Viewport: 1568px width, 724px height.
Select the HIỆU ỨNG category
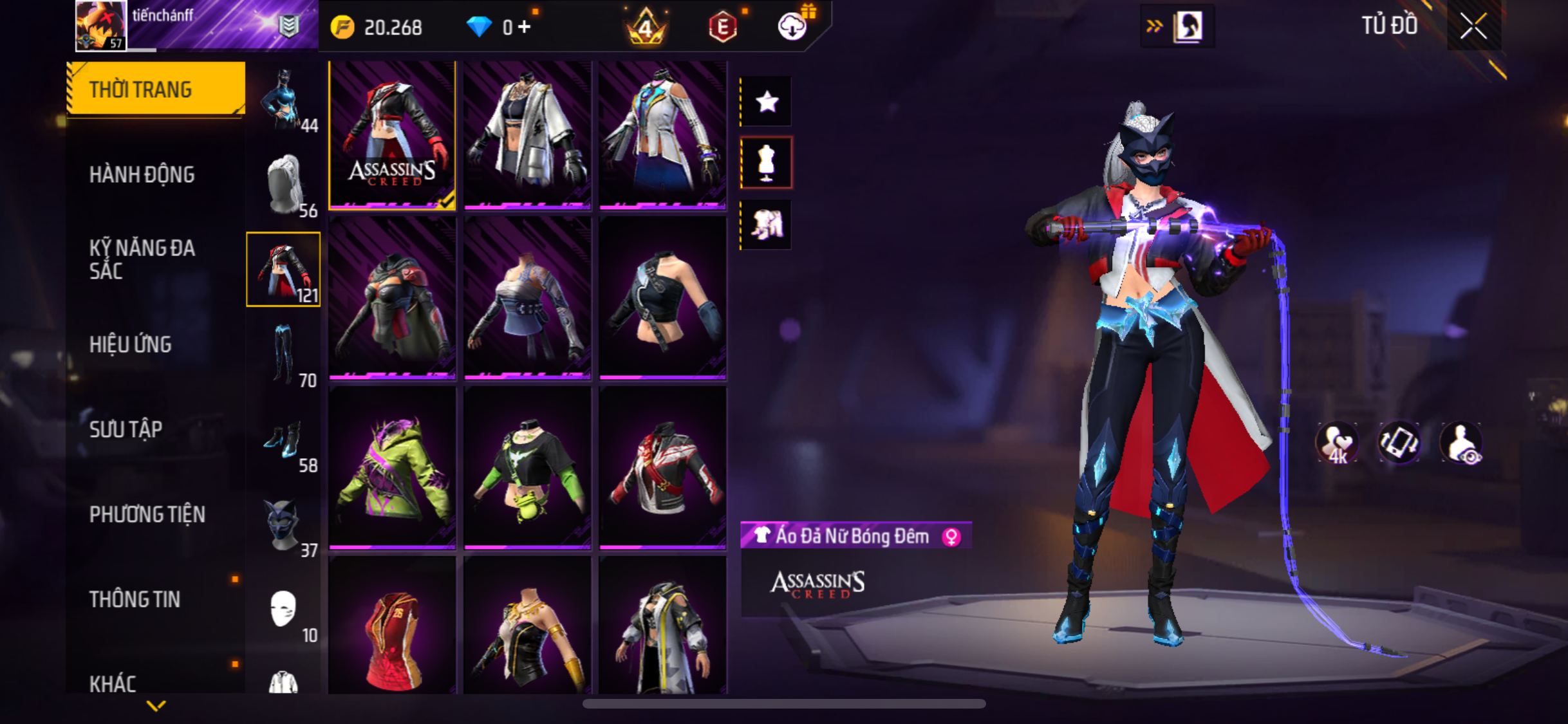coord(131,345)
